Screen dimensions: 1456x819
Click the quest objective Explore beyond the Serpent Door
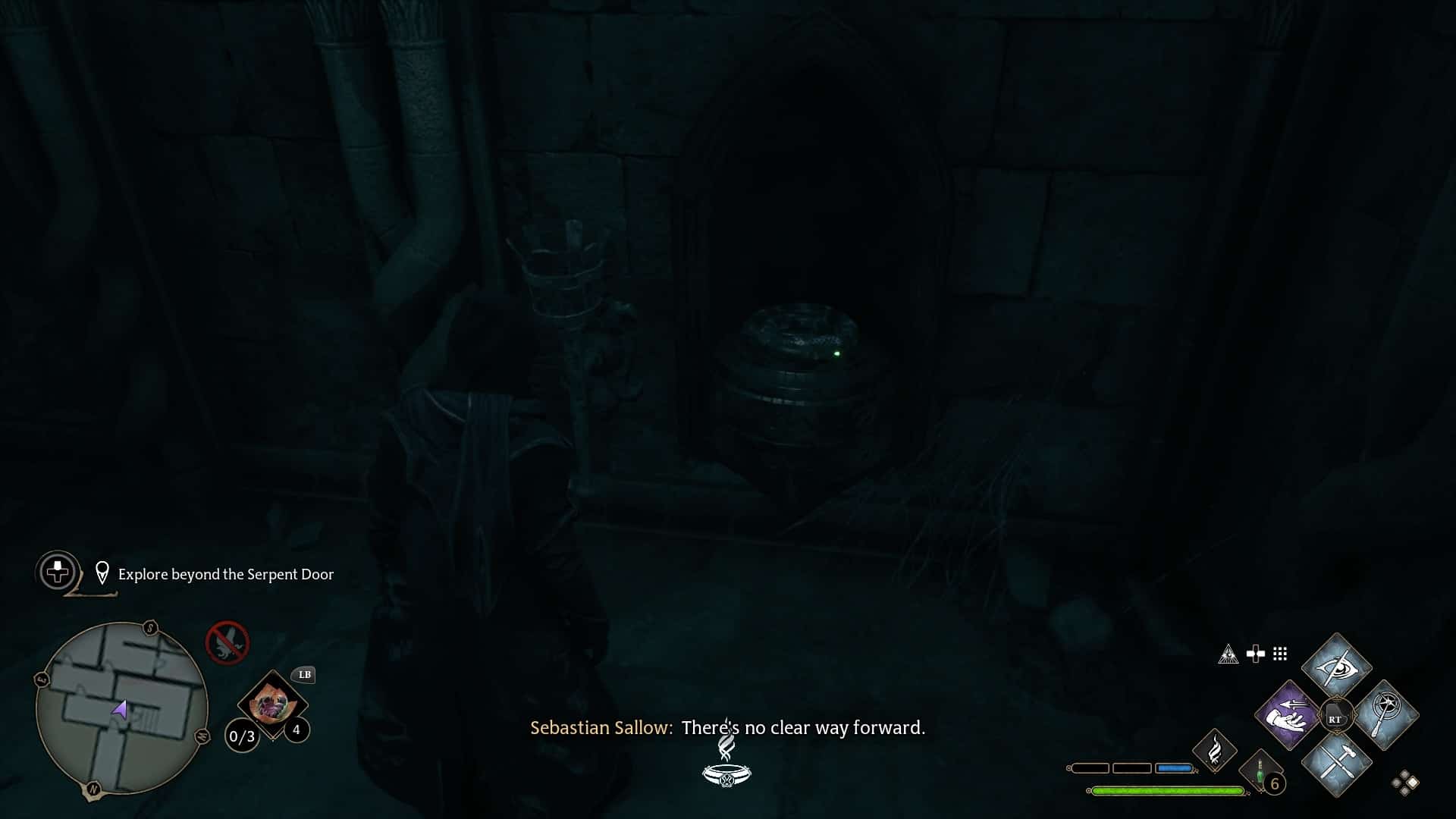(225, 575)
